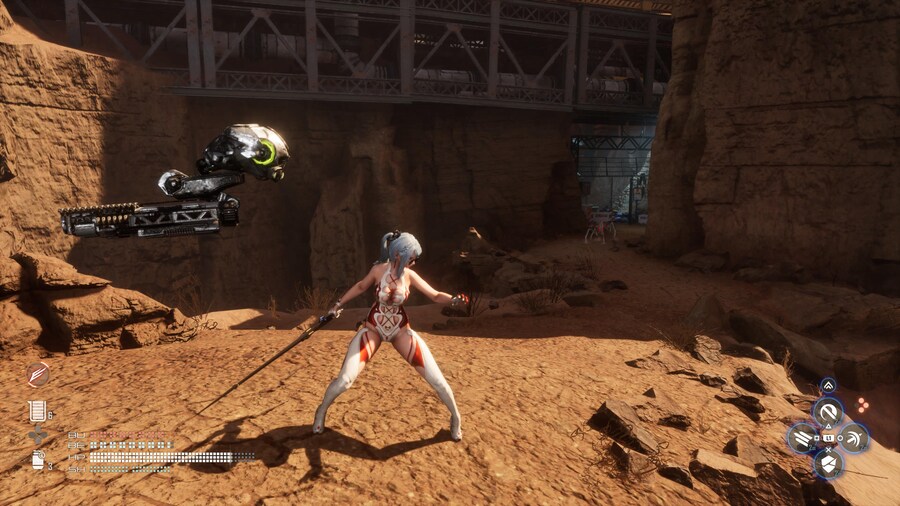Select the magazine item with count 6
The width and height of the screenshot is (900, 506).
38,410
